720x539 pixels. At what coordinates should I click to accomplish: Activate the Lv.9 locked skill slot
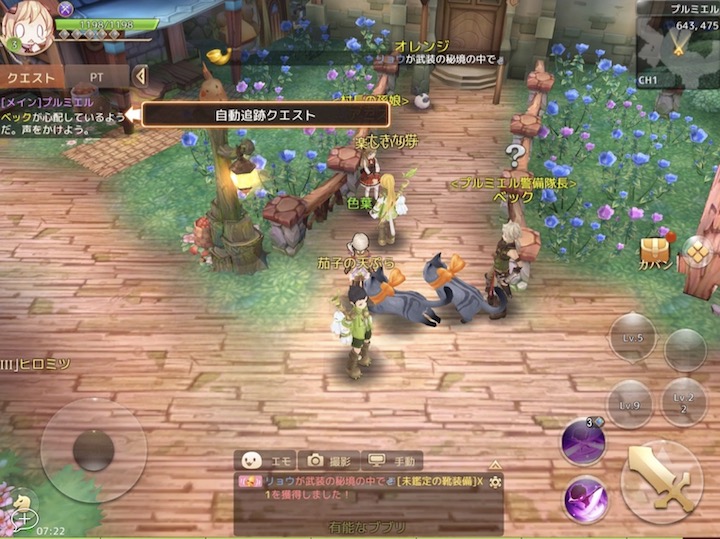[630, 403]
